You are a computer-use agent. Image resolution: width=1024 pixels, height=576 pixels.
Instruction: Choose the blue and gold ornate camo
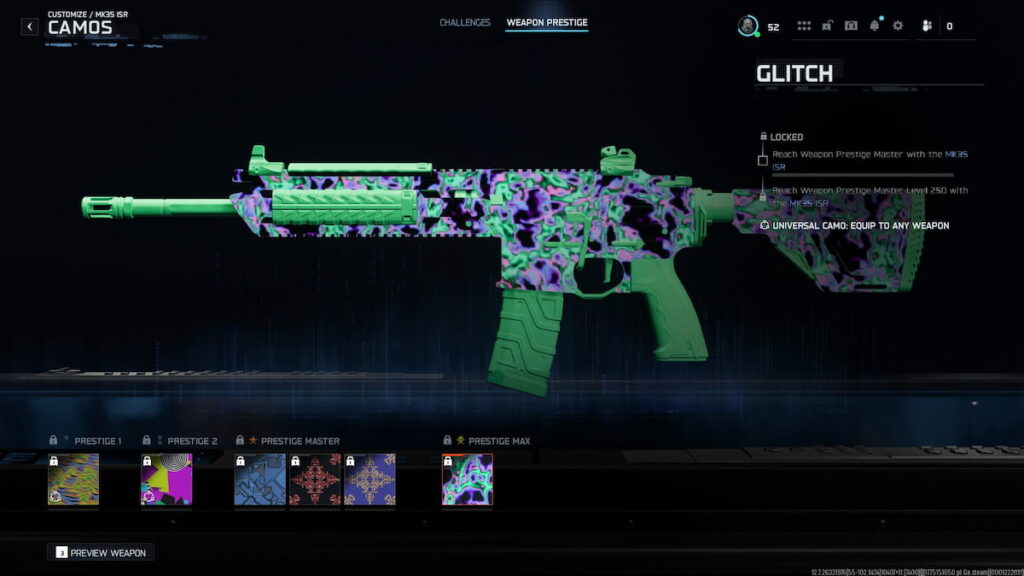click(369, 479)
